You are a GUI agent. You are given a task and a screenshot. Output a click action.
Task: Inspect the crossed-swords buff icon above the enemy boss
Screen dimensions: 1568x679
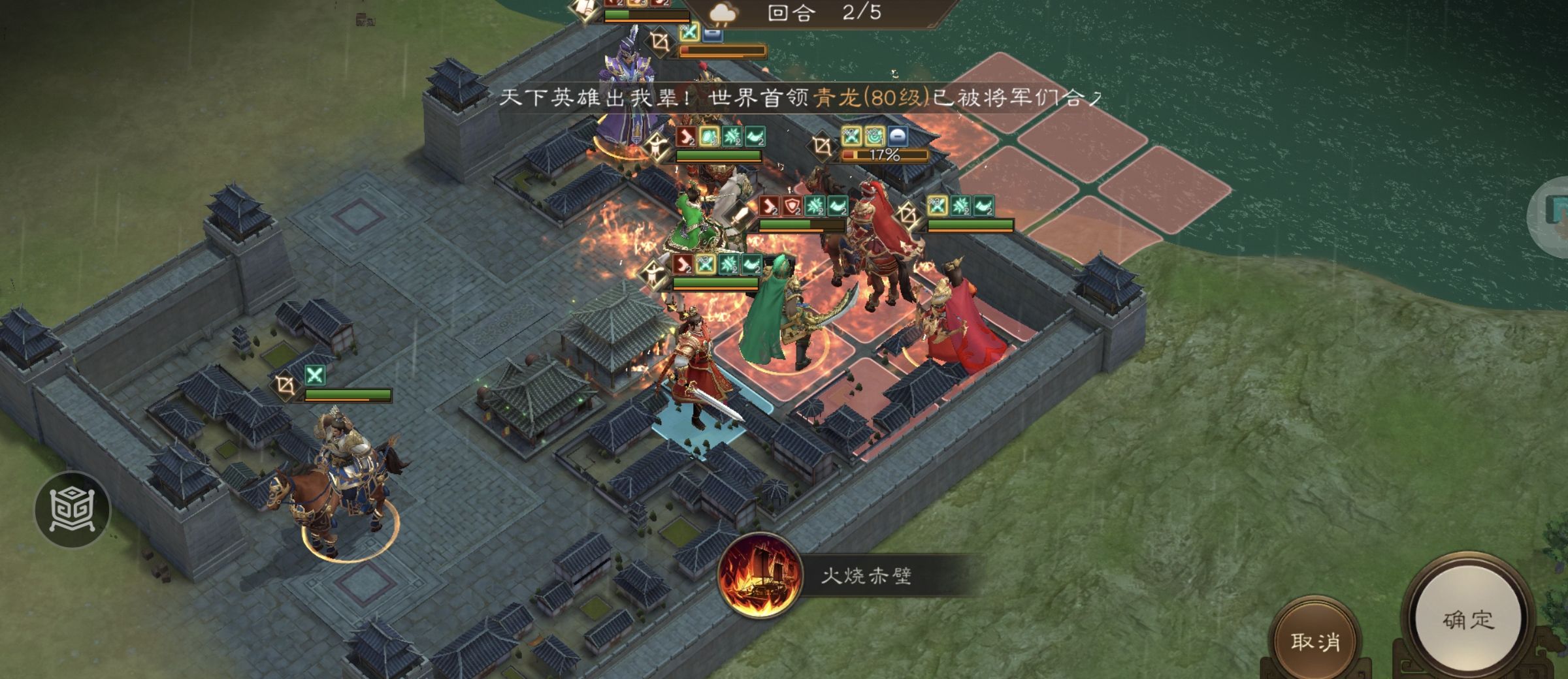click(851, 136)
